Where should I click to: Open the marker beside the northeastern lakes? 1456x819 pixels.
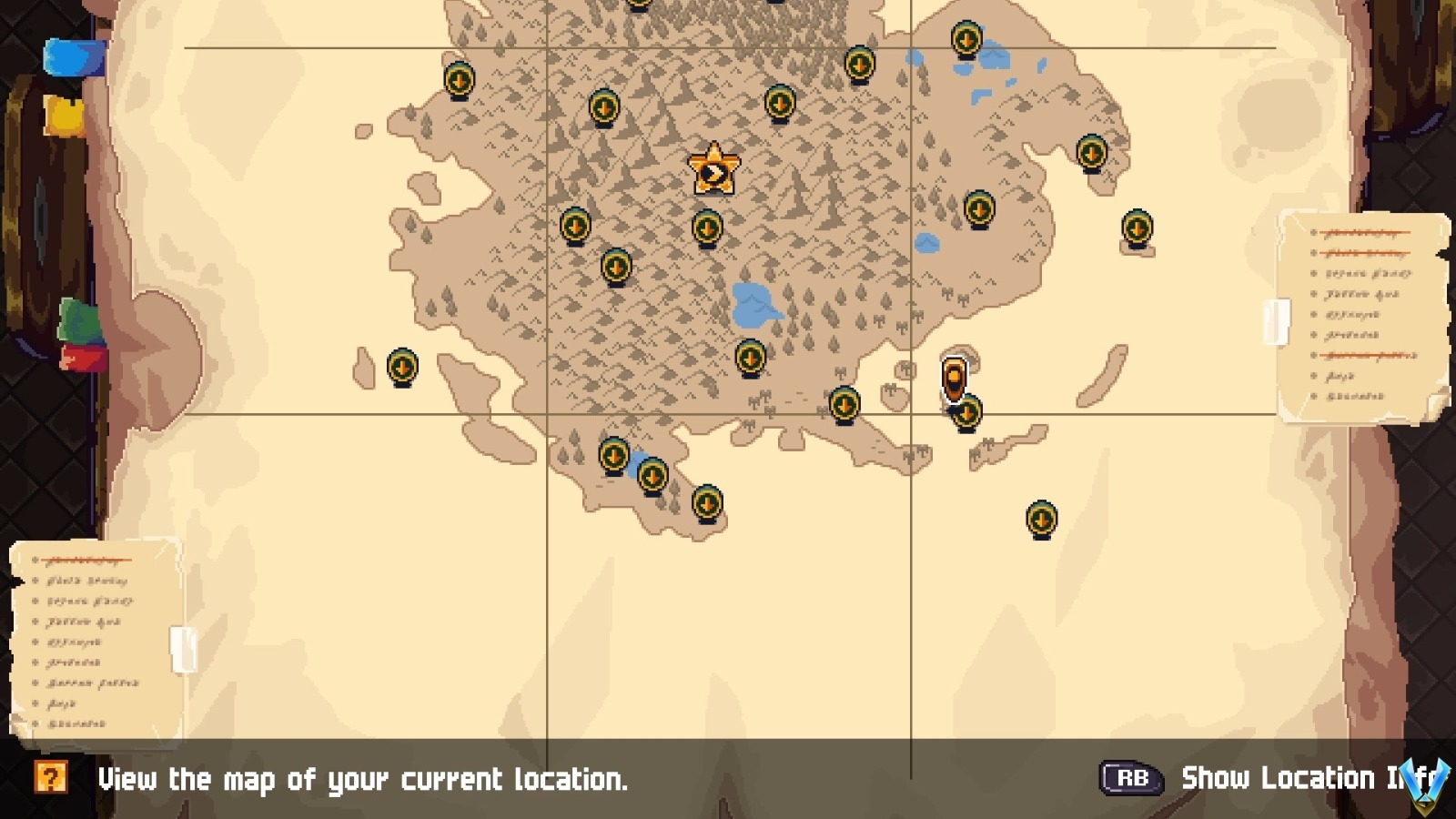coord(965,41)
